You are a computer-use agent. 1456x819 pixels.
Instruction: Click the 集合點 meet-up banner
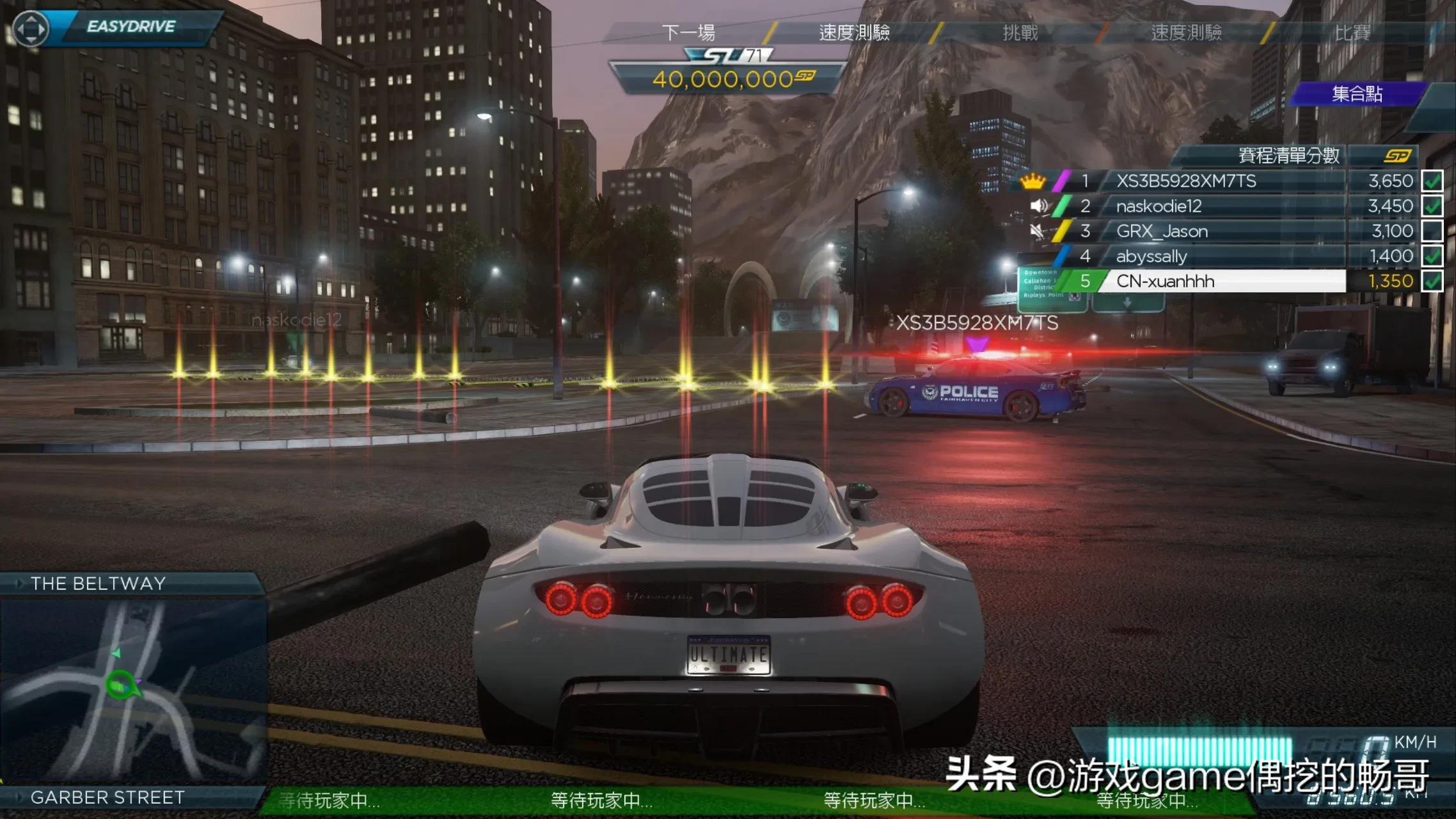tap(1357, 94)
